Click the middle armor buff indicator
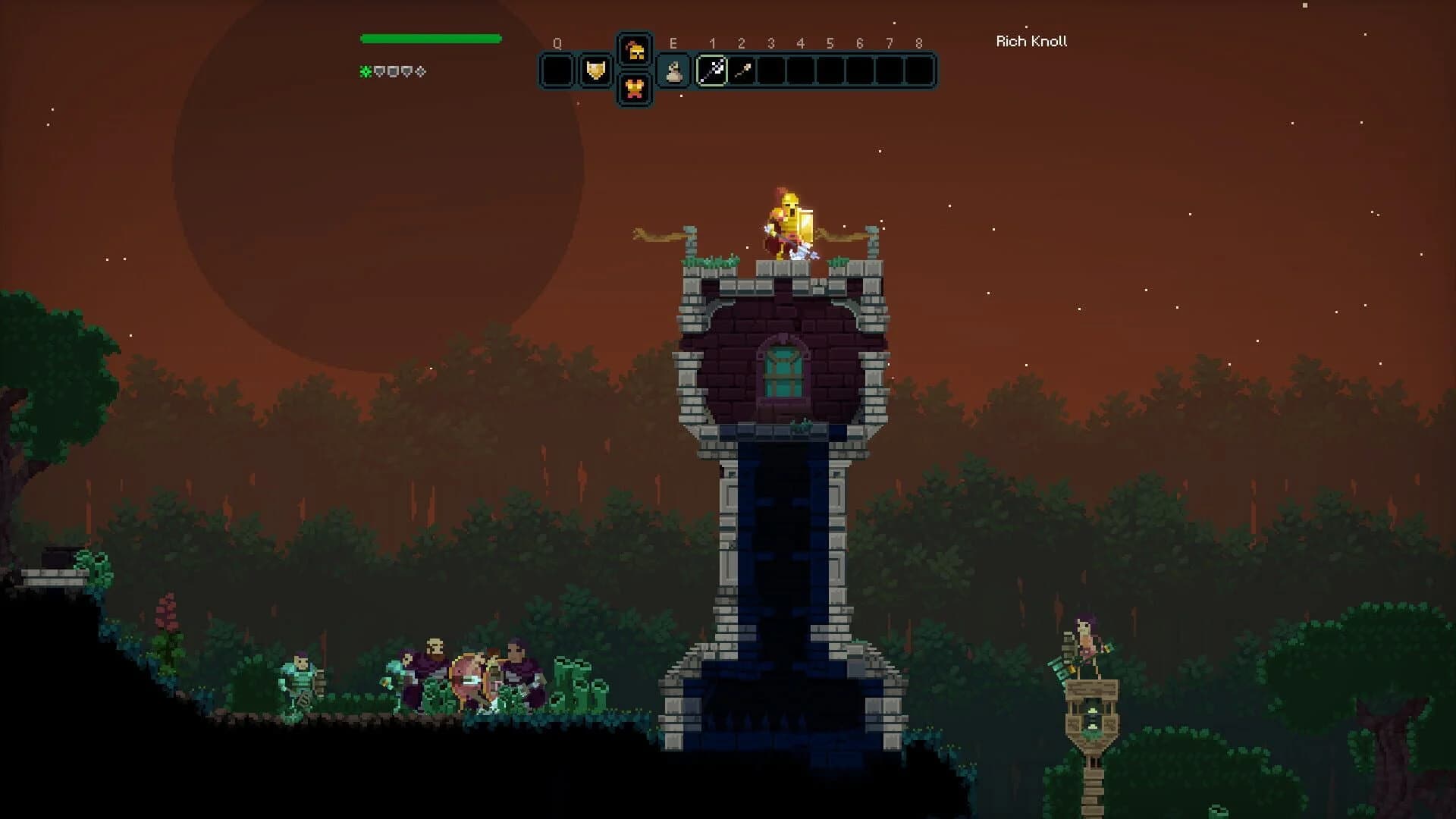 click(x=392, y=72)
